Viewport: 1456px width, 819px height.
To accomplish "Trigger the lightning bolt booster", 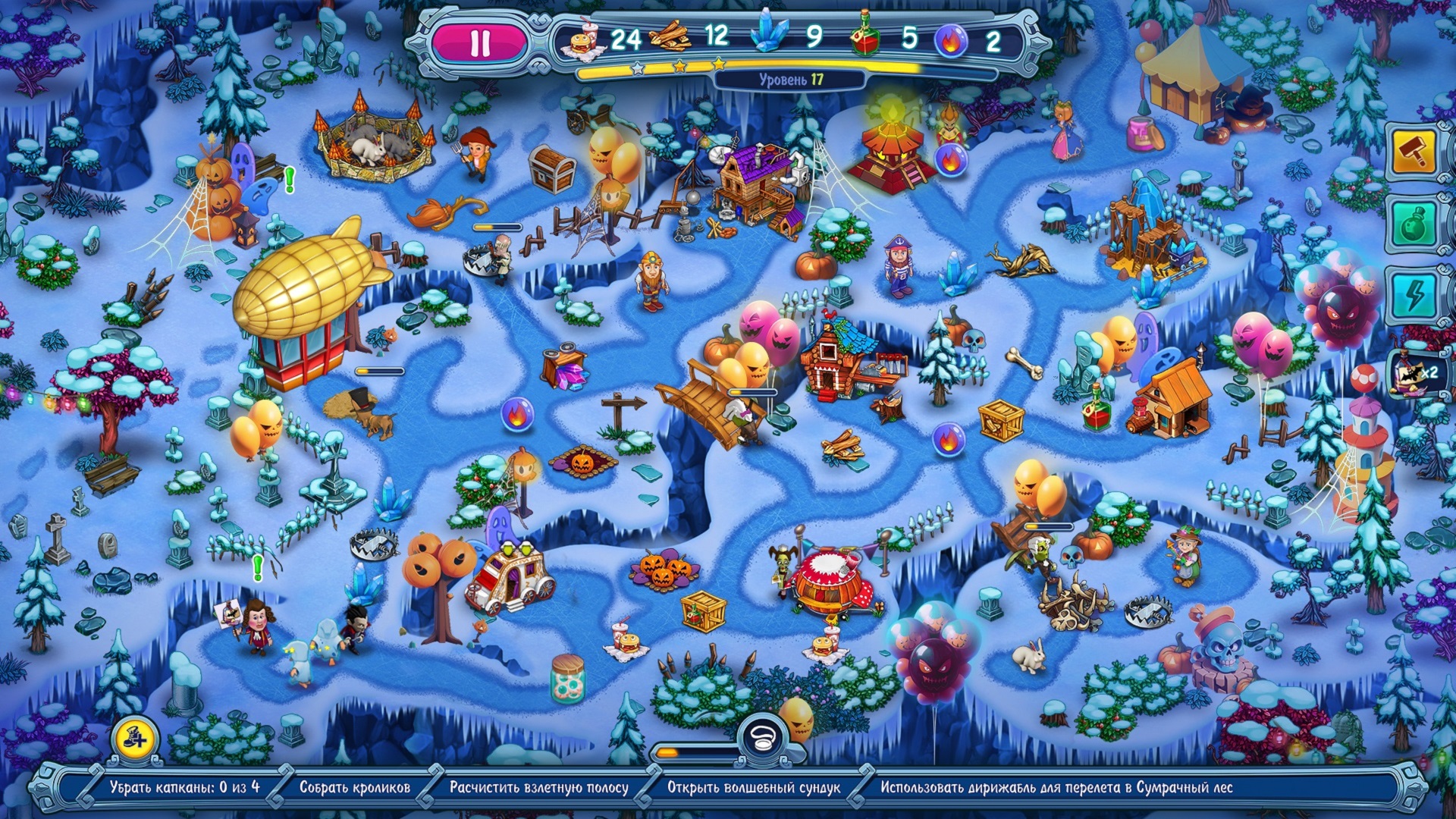I will (x=1413, y=296).
